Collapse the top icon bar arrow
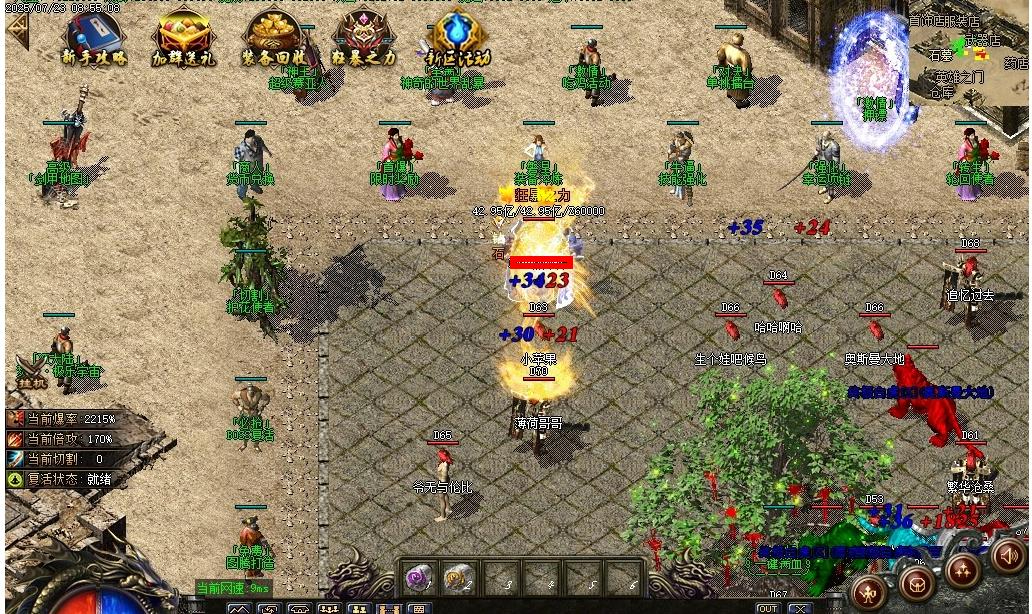This screenshot has width=1032, height=614. (x=16, y=29)
